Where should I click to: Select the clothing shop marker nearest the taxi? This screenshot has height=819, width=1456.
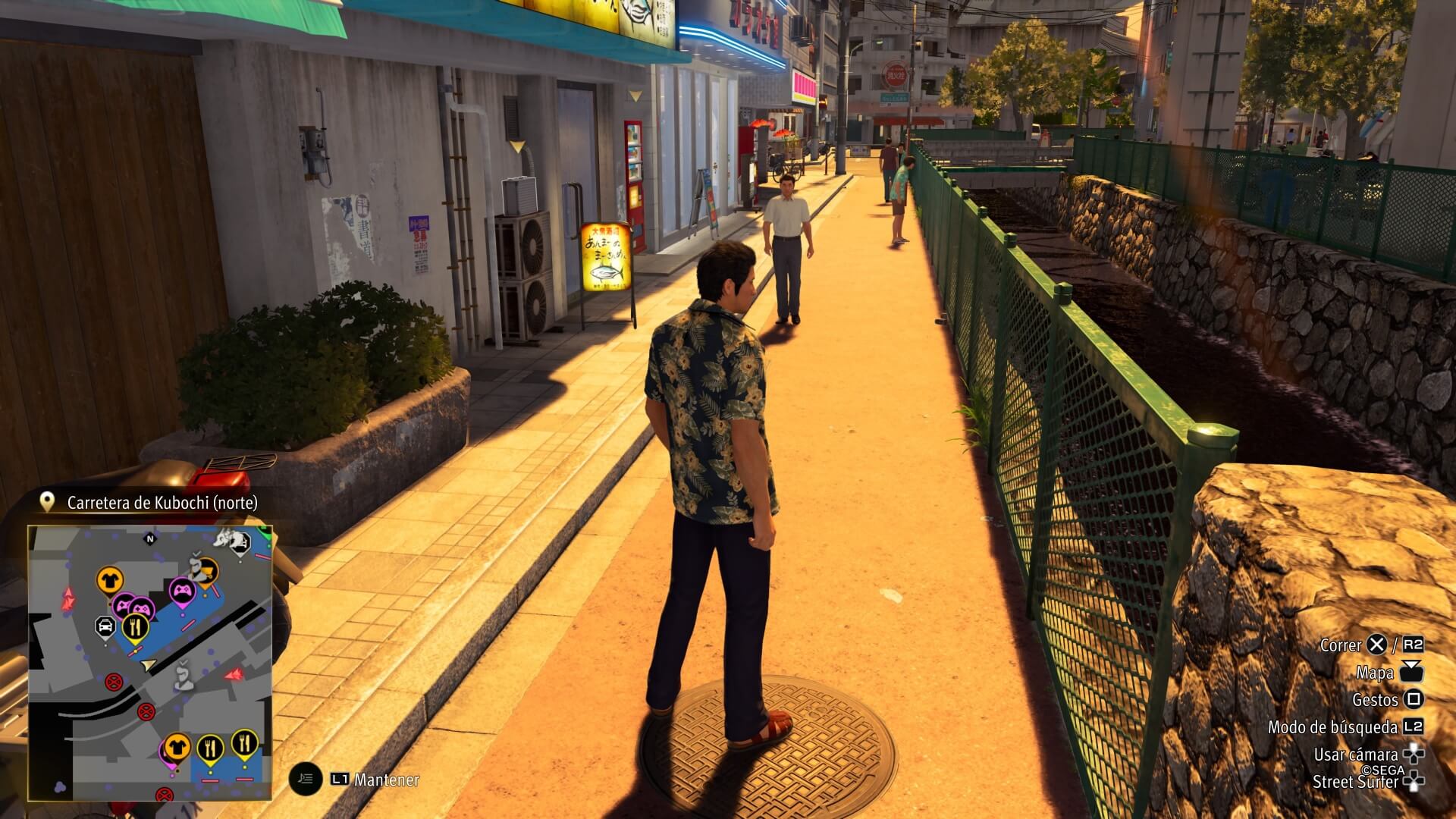(110, 581)
